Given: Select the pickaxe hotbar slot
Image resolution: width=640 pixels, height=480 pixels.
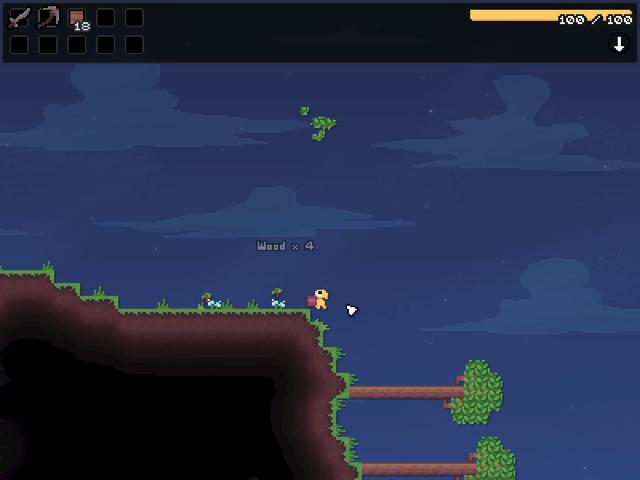Looking at the screenshot, I should pyautogui.click(x=48, y=18).
